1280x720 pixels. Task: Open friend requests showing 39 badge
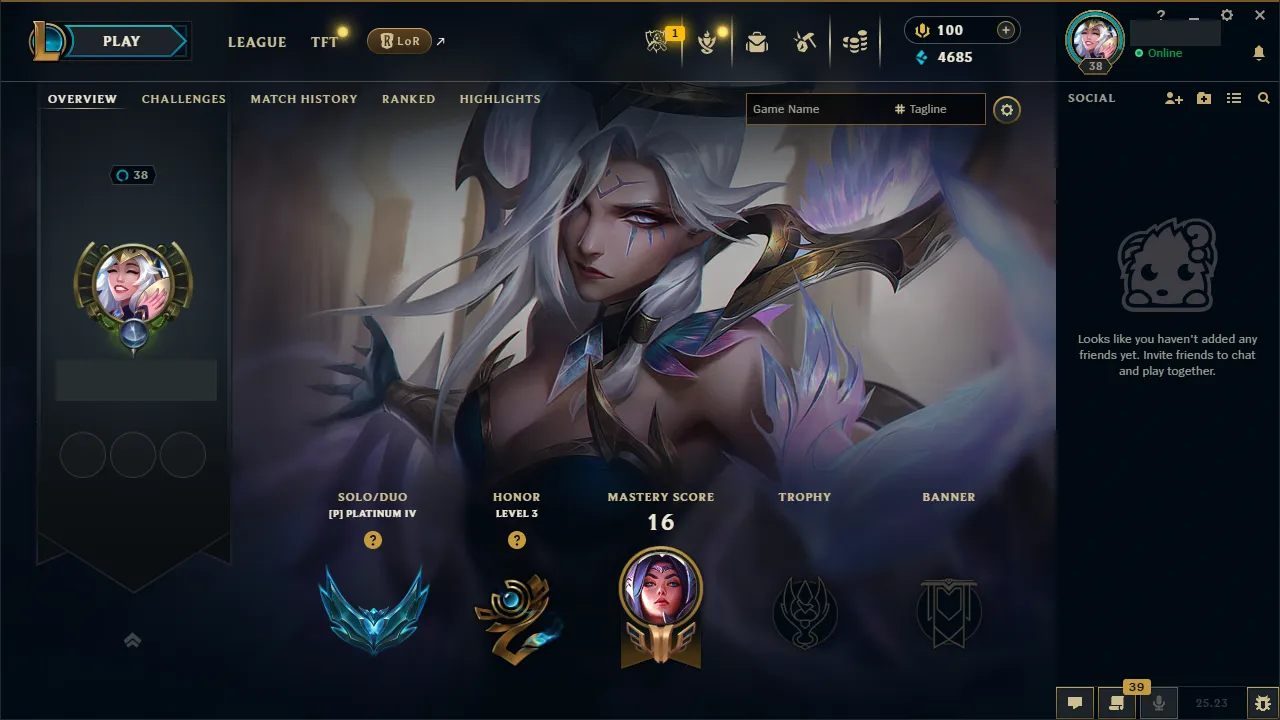click(1117, 702)
